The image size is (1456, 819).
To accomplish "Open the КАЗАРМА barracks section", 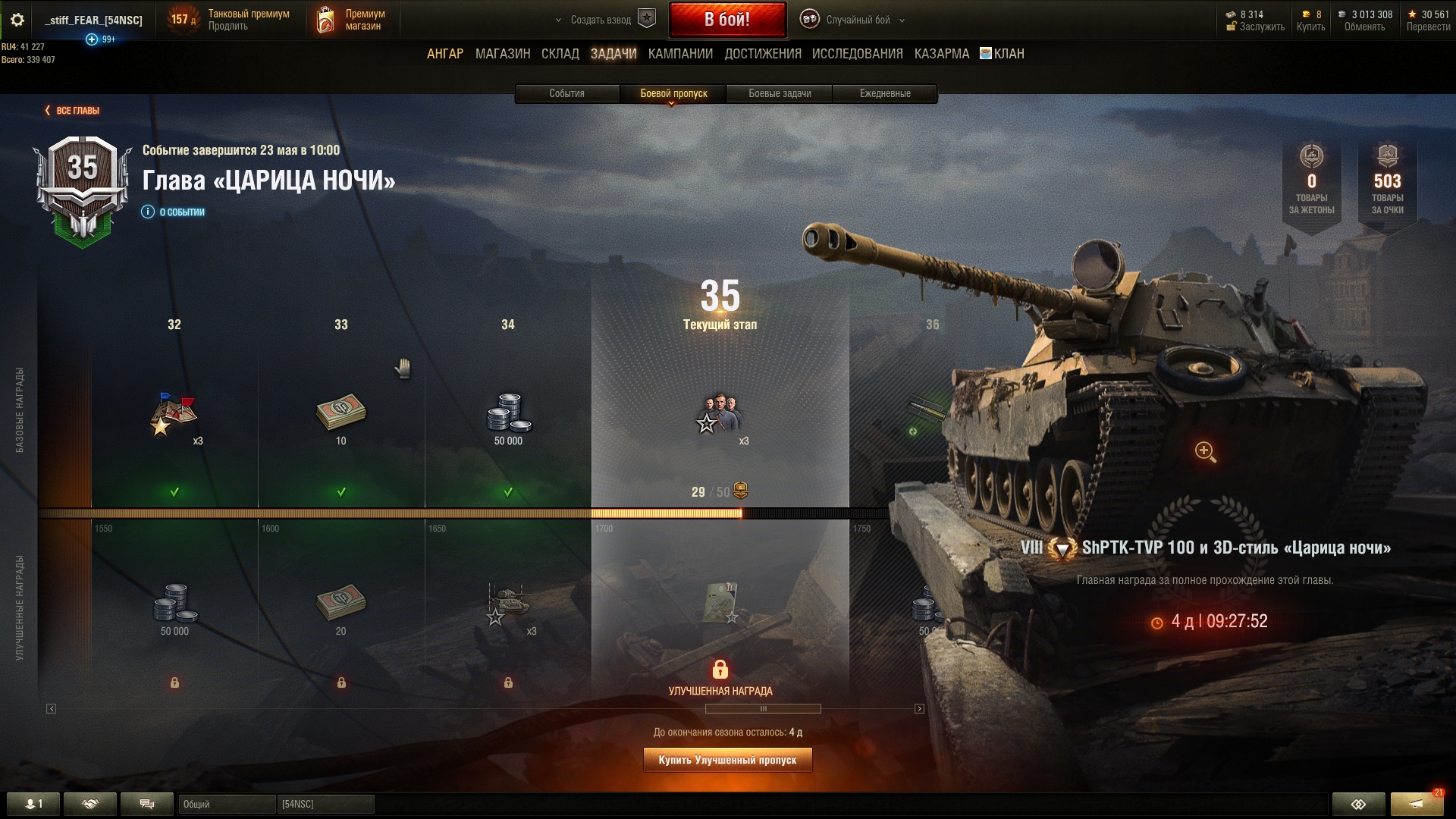I will 941,54.
